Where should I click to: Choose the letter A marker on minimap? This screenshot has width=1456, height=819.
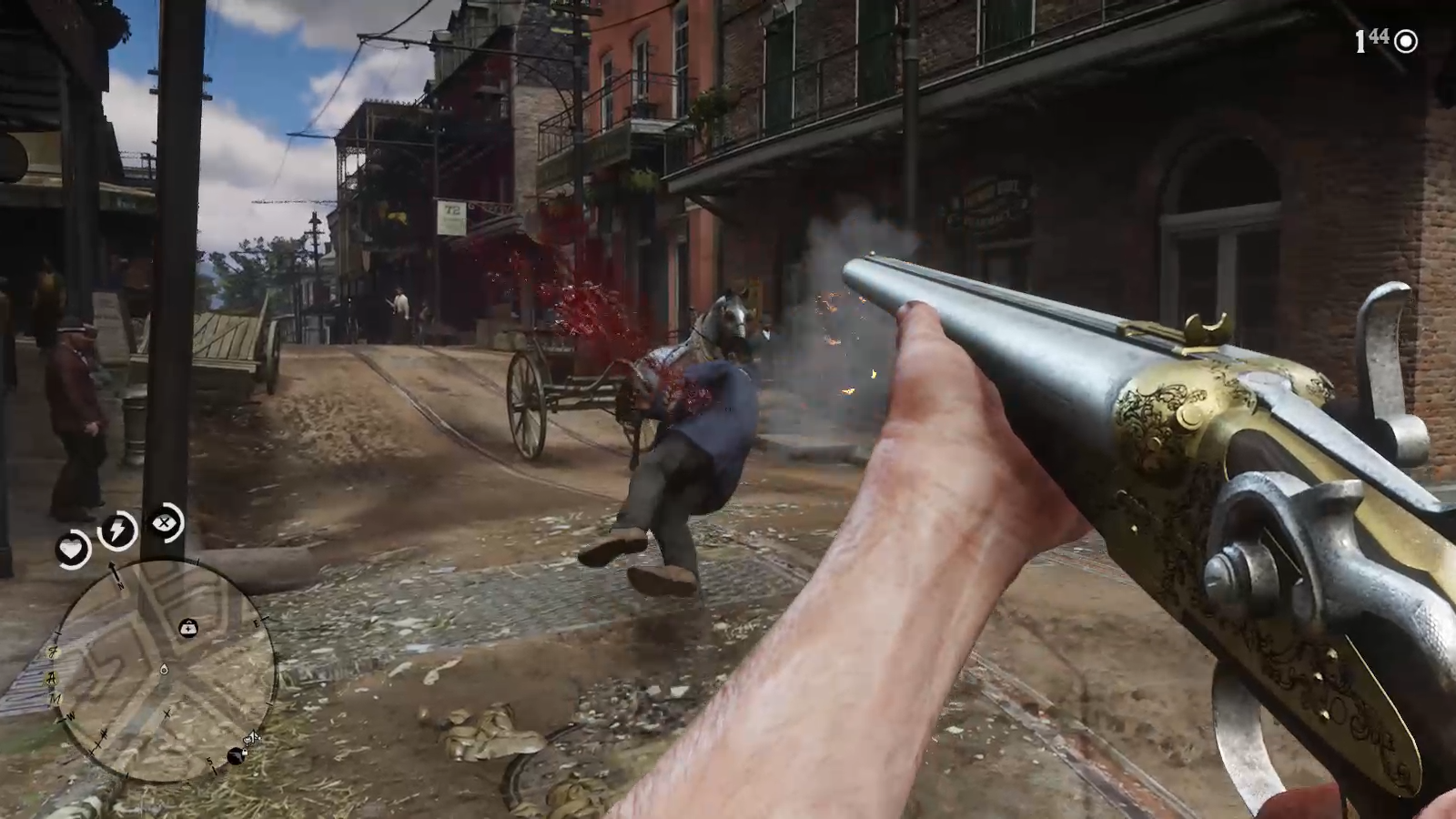[x=54, y=675]
